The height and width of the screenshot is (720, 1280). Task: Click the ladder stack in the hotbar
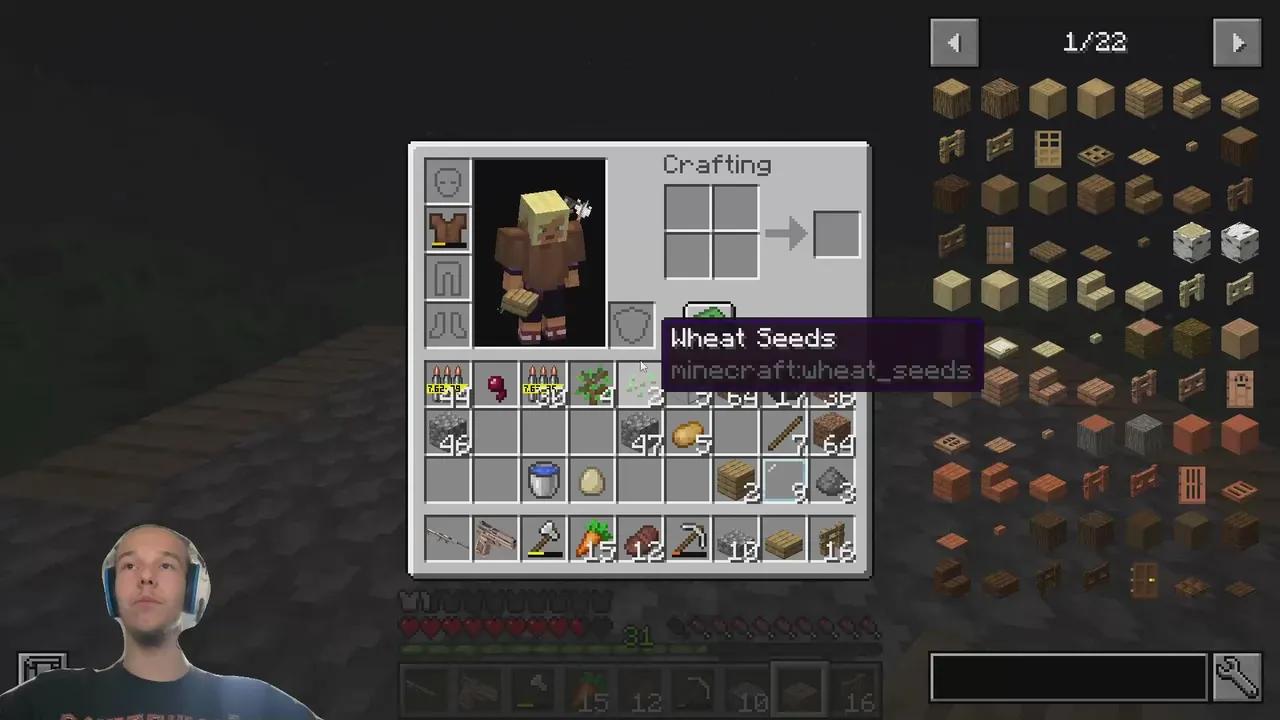click(x=833, y=540)
